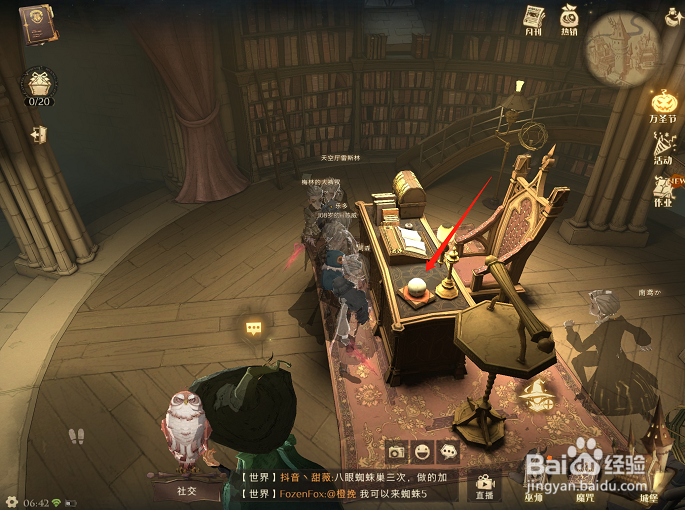Open the emoji face emote menu
Viewport: 685px width, 510px height.
click(x=423, y=451)
